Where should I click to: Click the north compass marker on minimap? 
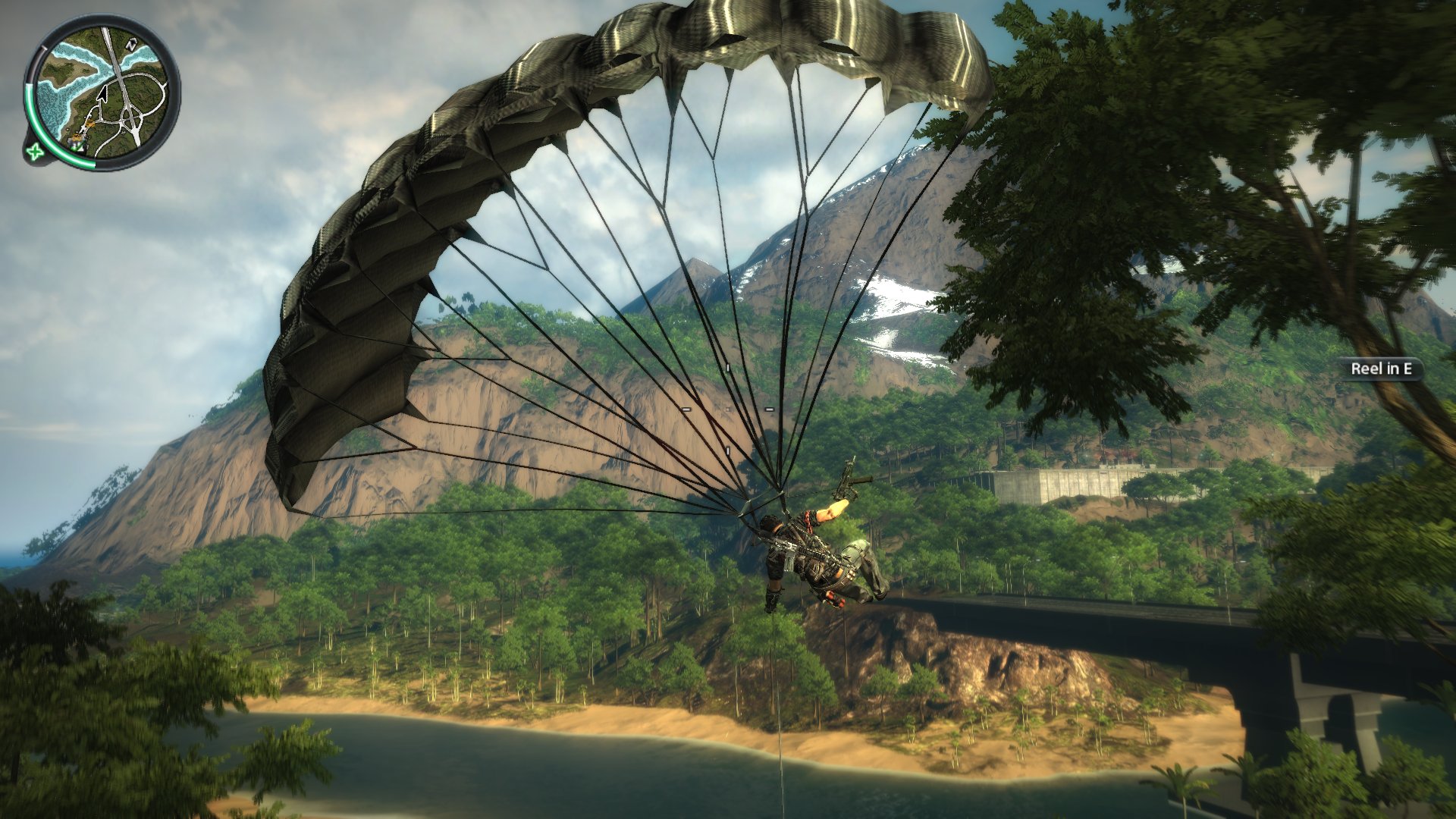pos(130,45)
